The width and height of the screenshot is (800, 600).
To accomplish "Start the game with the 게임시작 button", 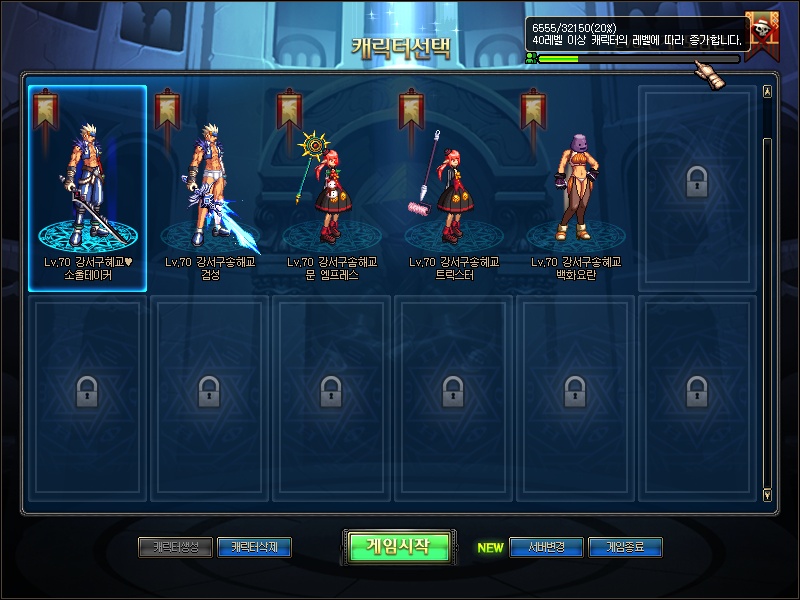I will coord(397,546).
